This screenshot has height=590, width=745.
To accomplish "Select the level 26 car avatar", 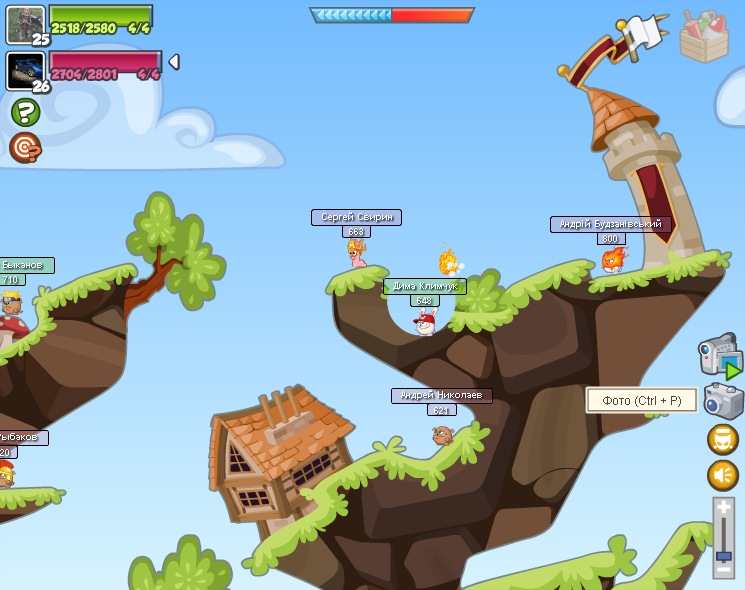I will coord(25,70).
